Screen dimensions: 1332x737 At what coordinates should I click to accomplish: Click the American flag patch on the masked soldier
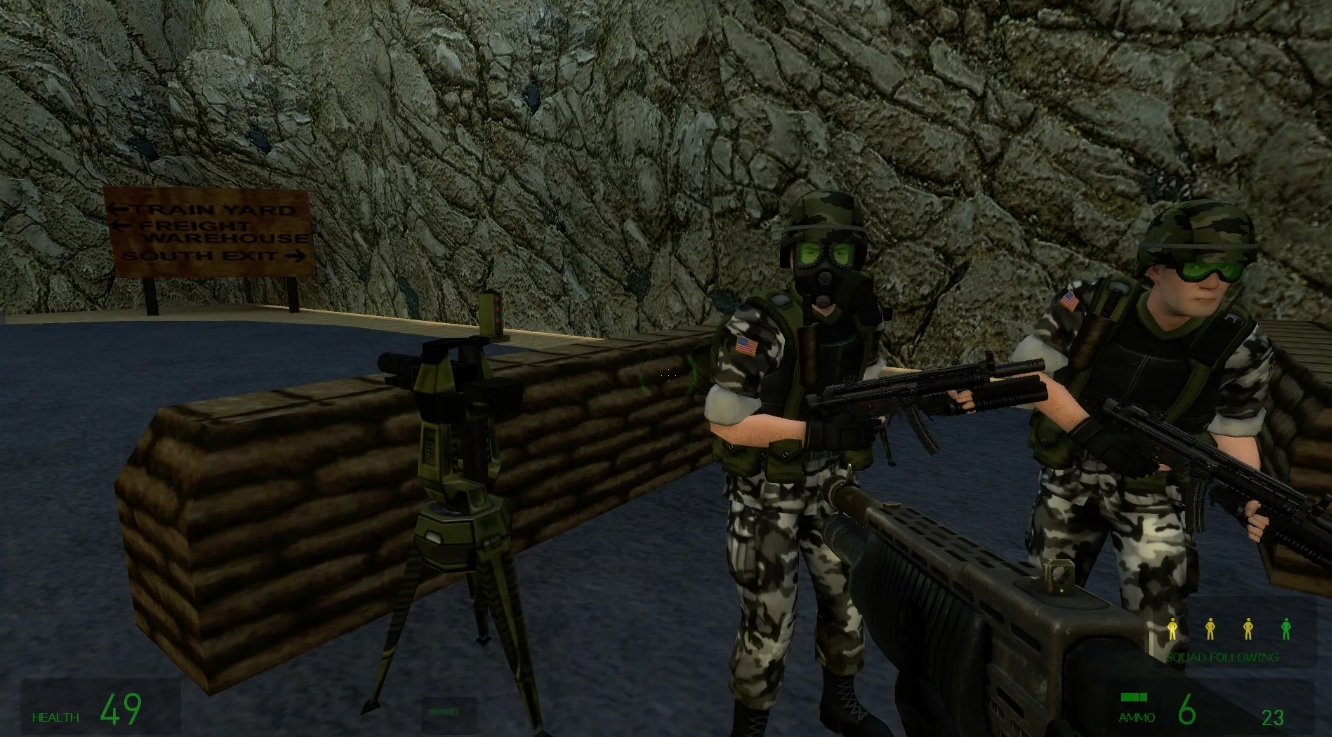(x=746, y=347)
